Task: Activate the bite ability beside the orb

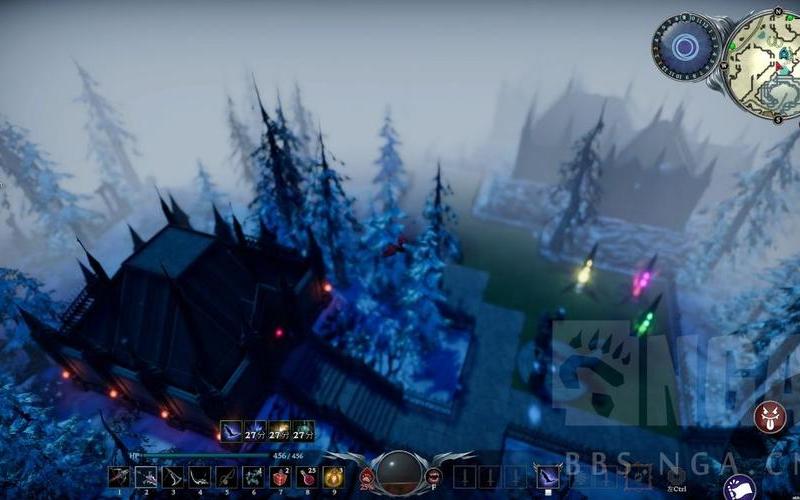Action: pos(434,477)
